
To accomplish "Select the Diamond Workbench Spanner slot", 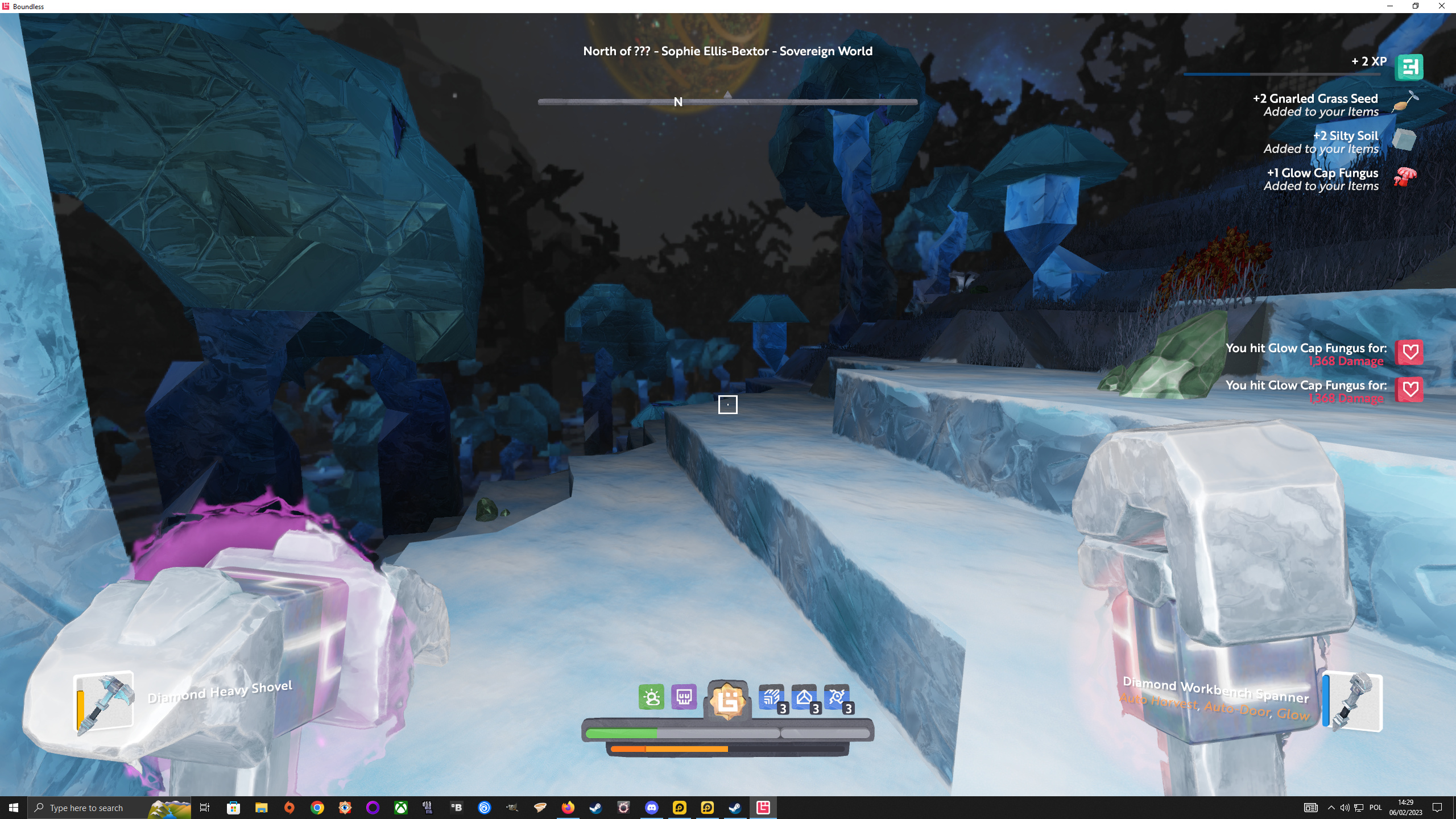I will point(1354,702).
